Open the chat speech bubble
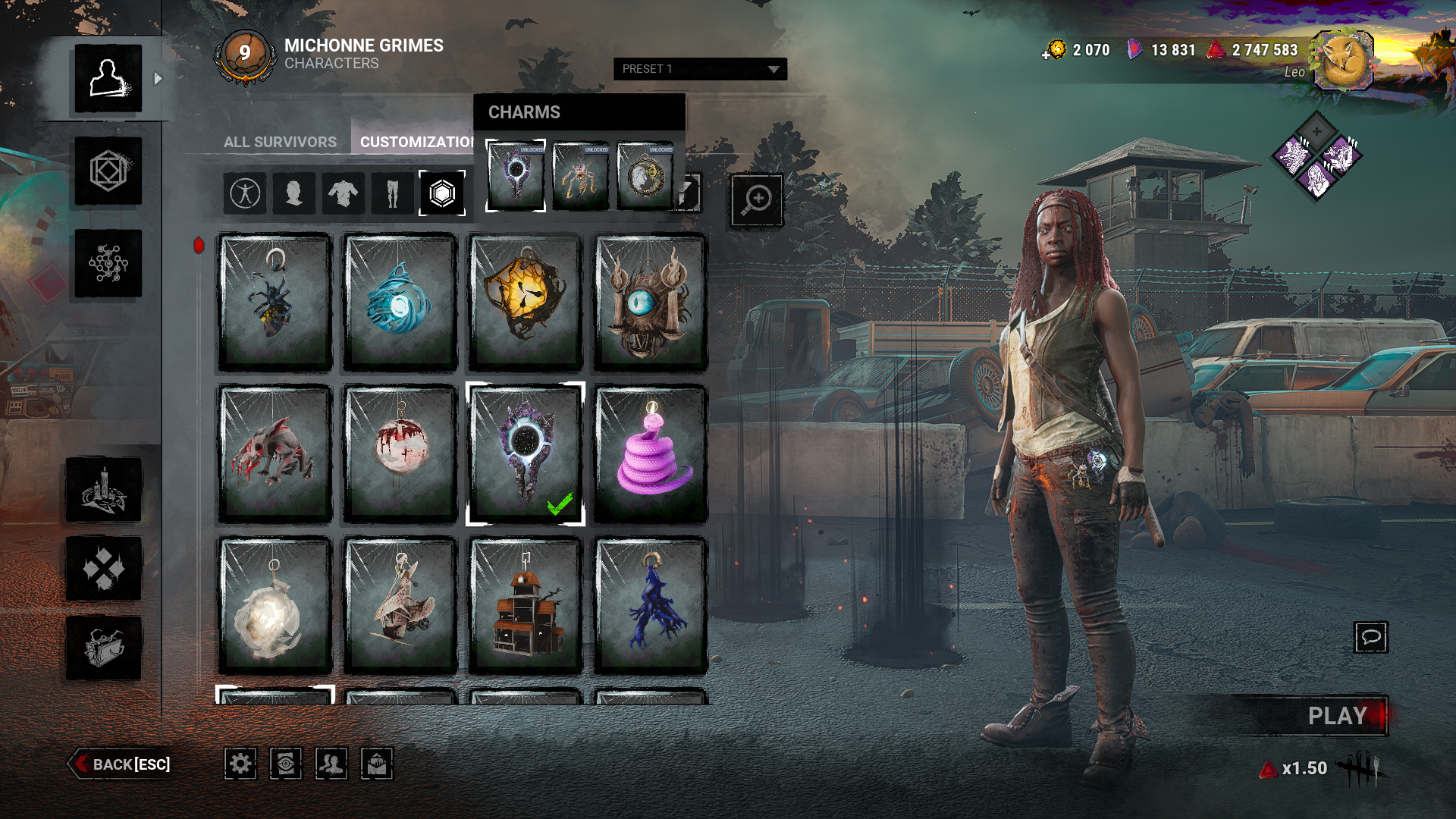The width and height of the screenshot is (1456, 819). [x=1370, y=637]
